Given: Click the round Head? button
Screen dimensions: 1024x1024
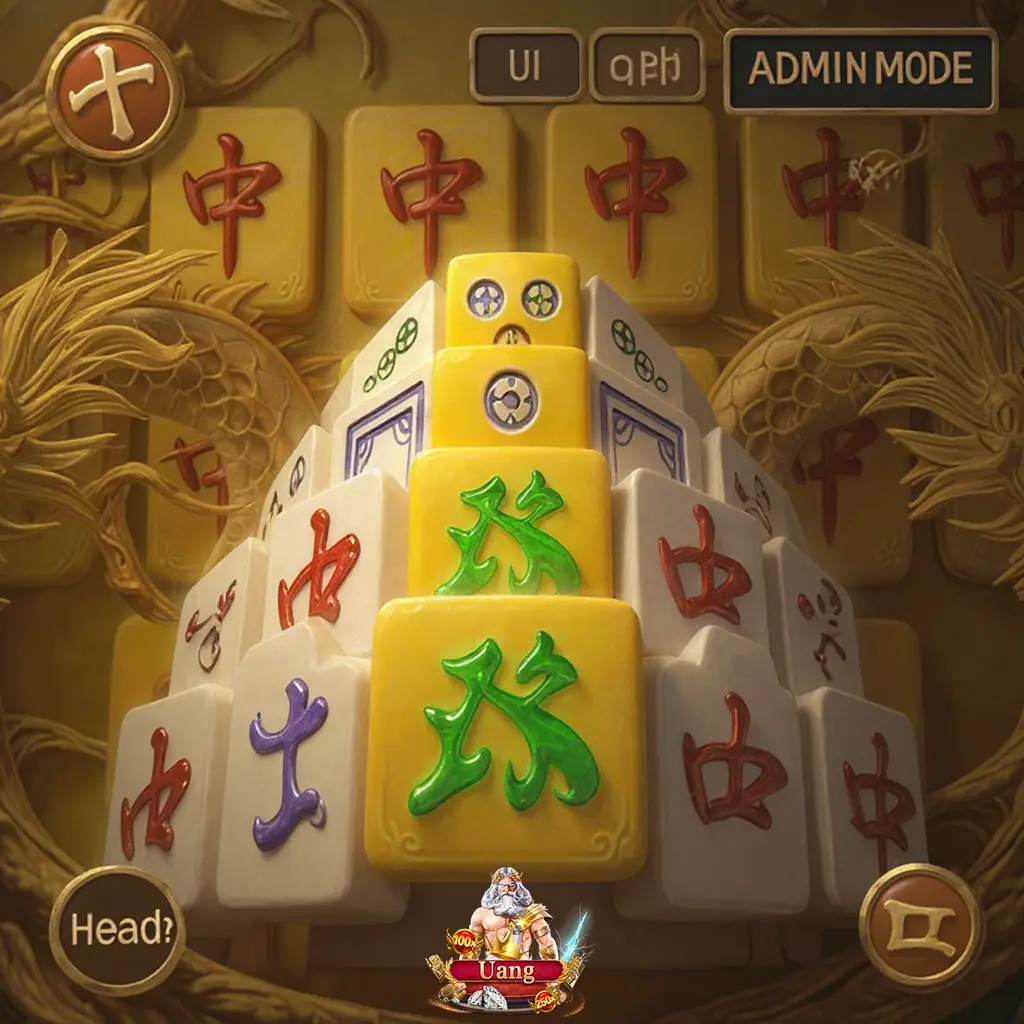Looking at the screenshot, I should tap(116, 929).
